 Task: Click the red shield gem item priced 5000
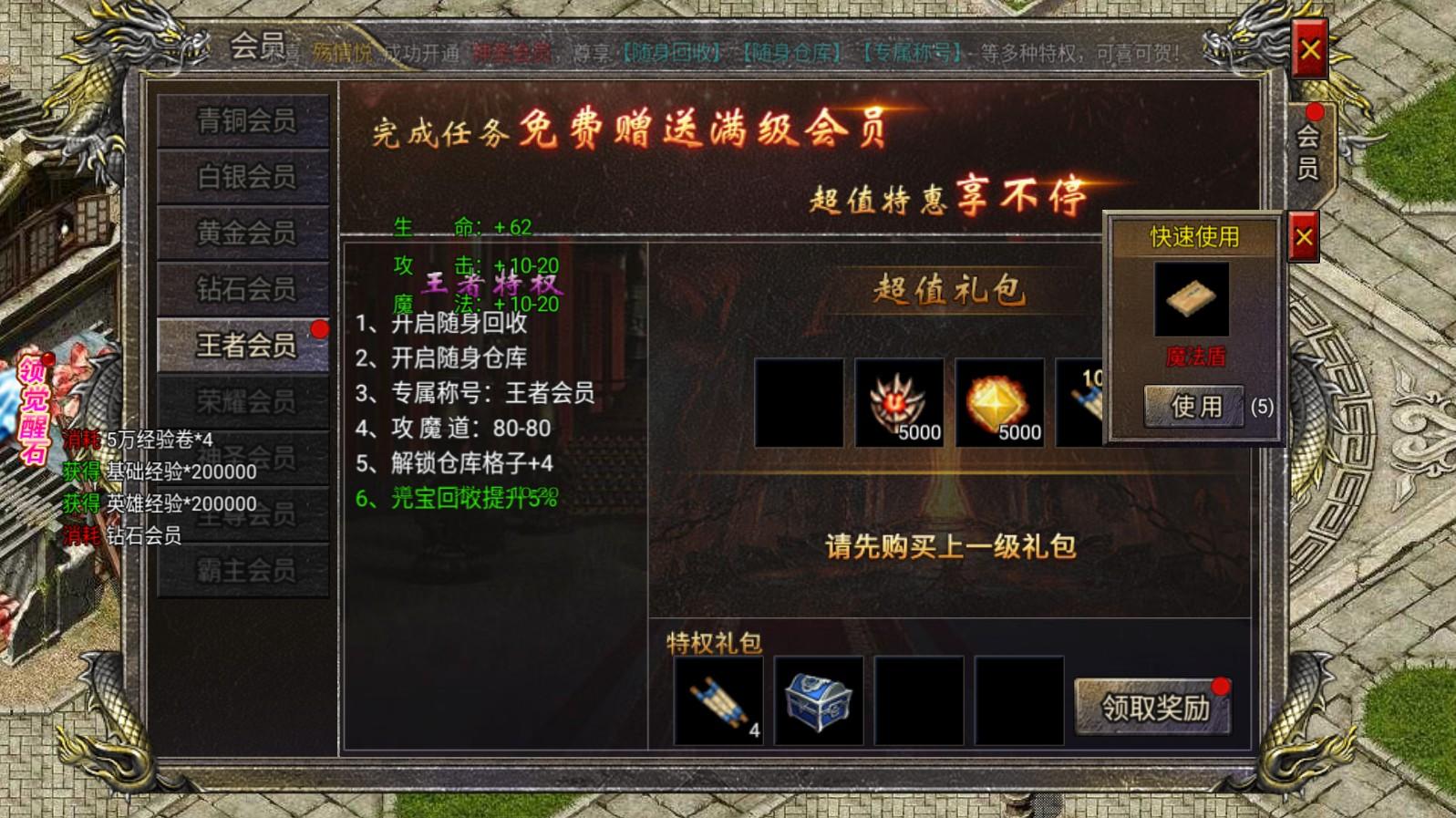point(897,403)
